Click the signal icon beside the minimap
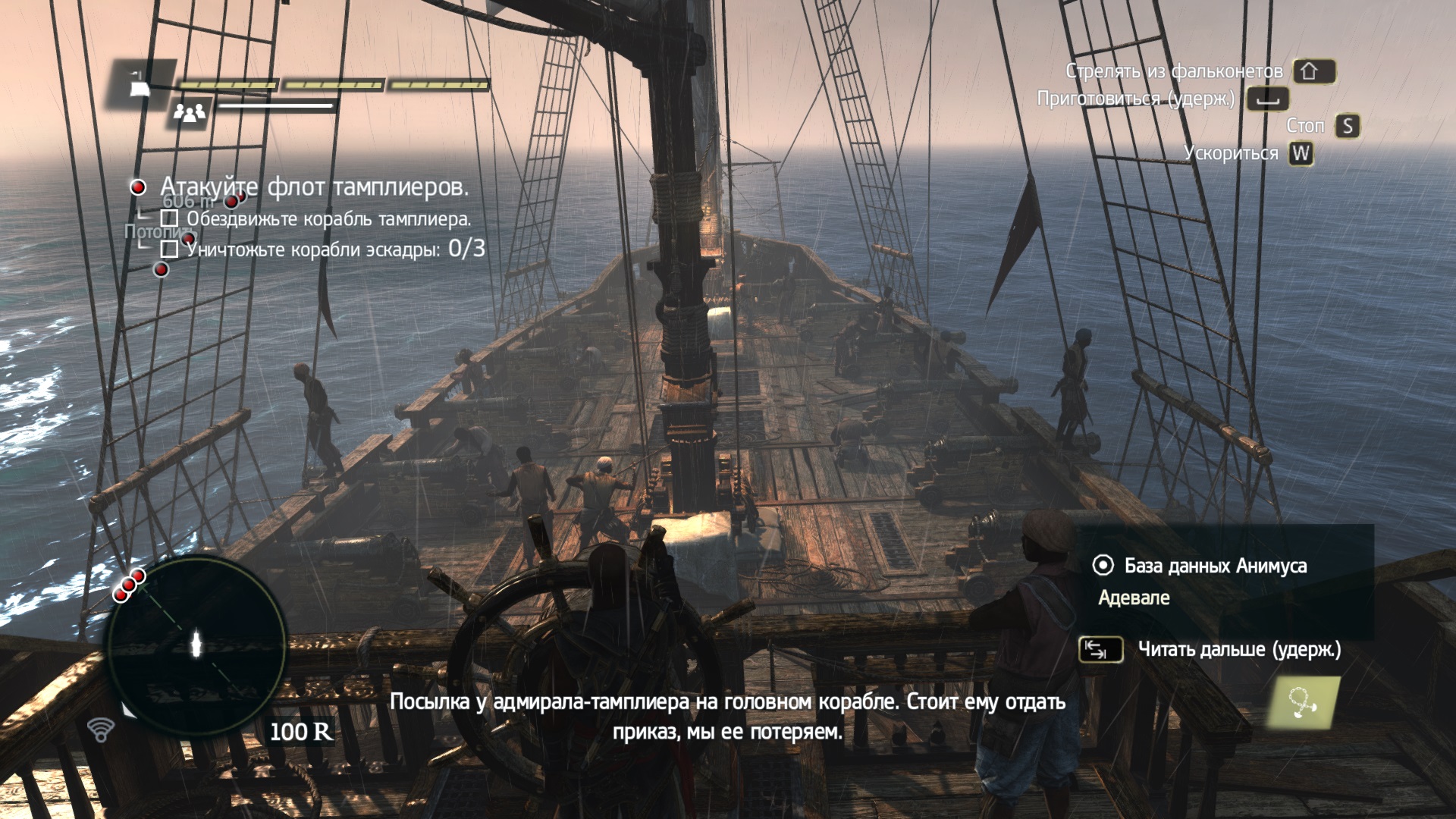Viewport: 1456px width, 819px height. point(101,730)
